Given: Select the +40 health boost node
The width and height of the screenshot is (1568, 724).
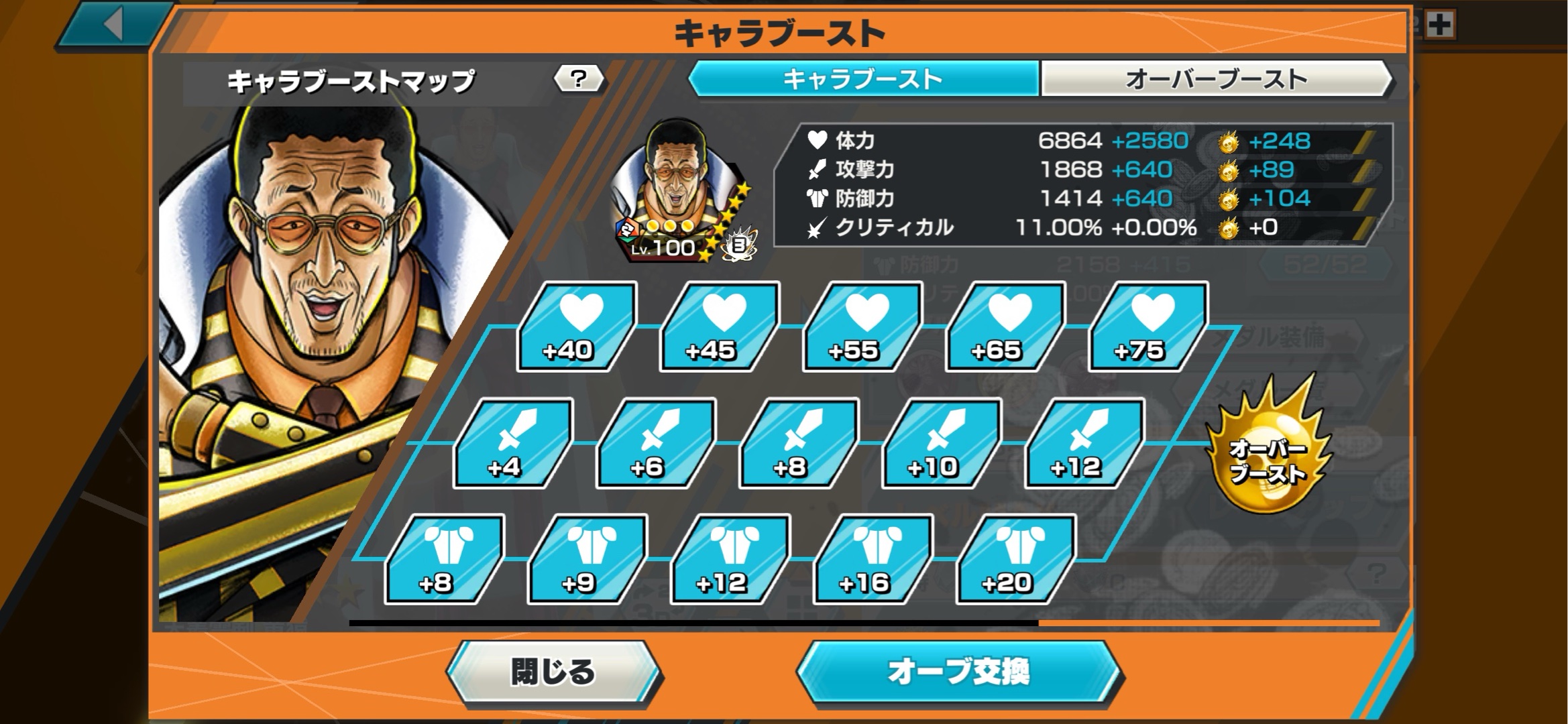Looking at the screenshot, I should tap(575, 327).
